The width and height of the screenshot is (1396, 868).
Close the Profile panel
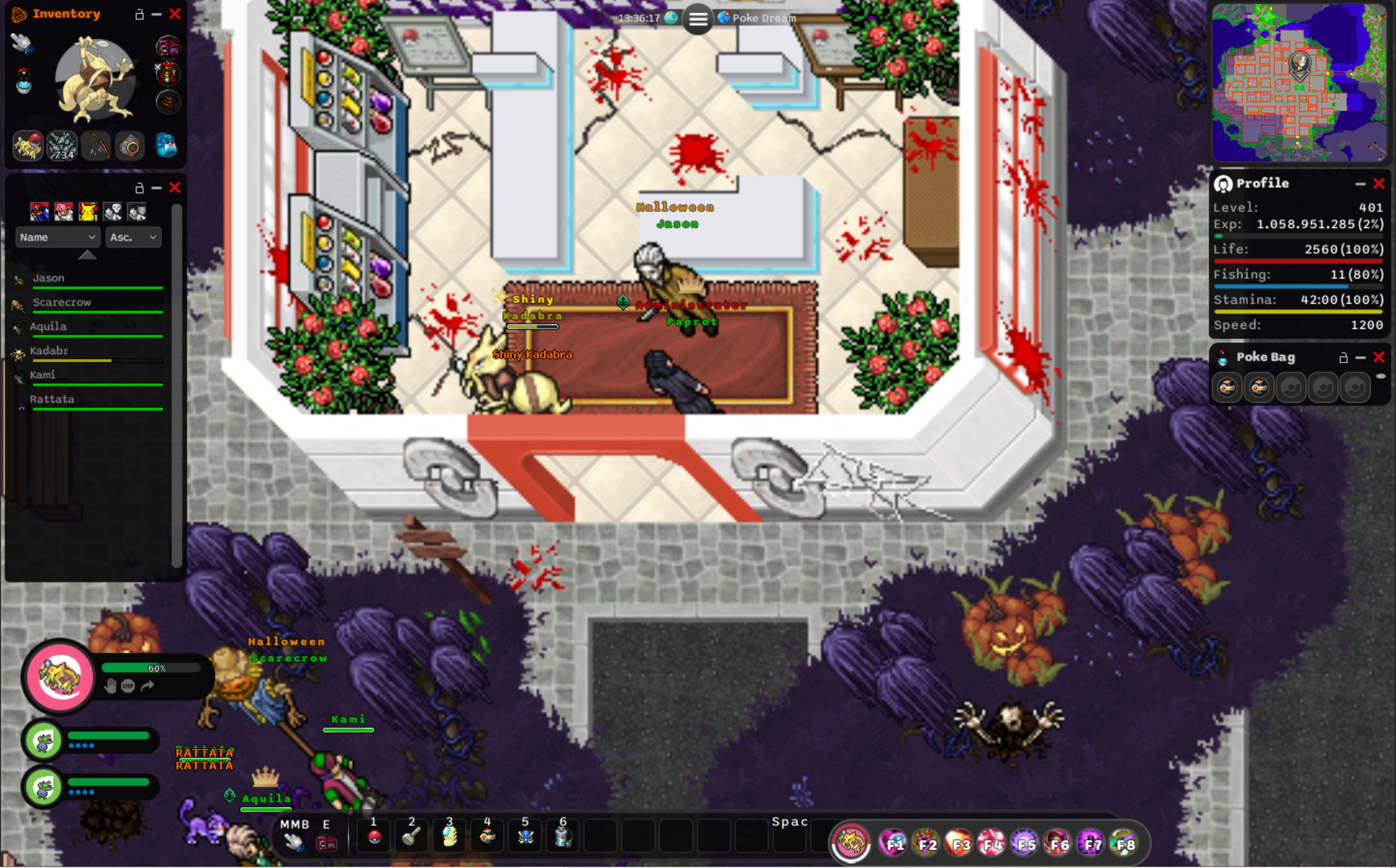pyautogui.click(x=1379, y=184)
